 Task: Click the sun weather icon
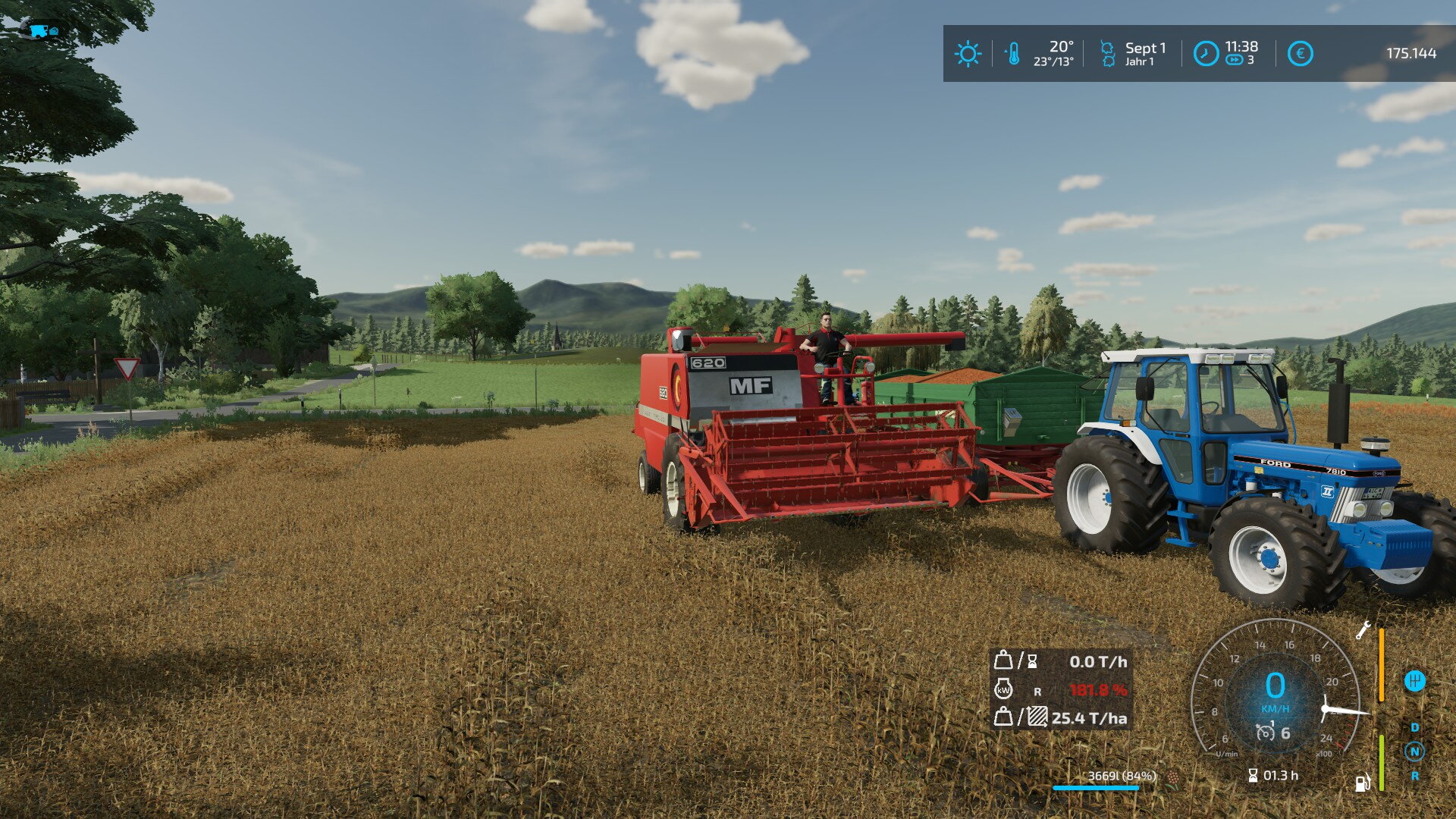968,54
